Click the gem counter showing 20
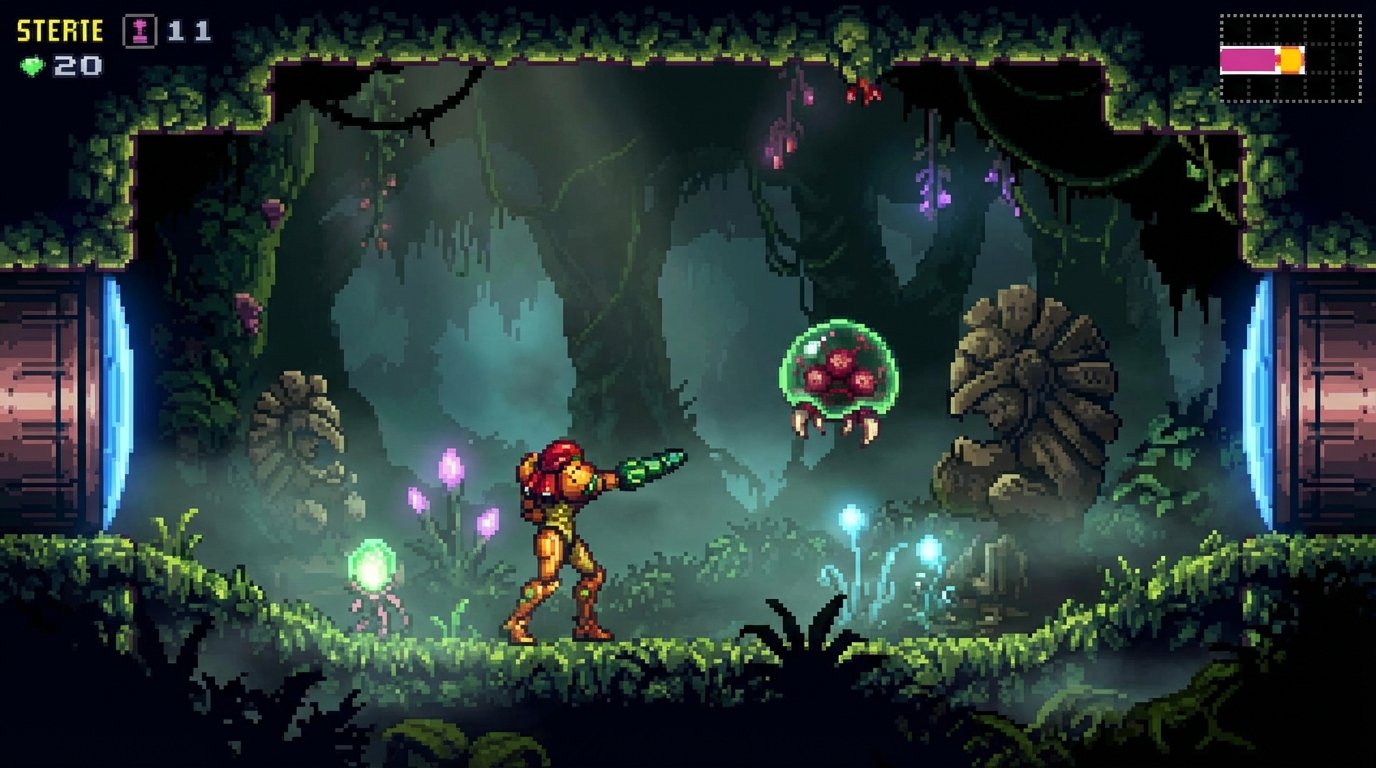 click(75, 66)
